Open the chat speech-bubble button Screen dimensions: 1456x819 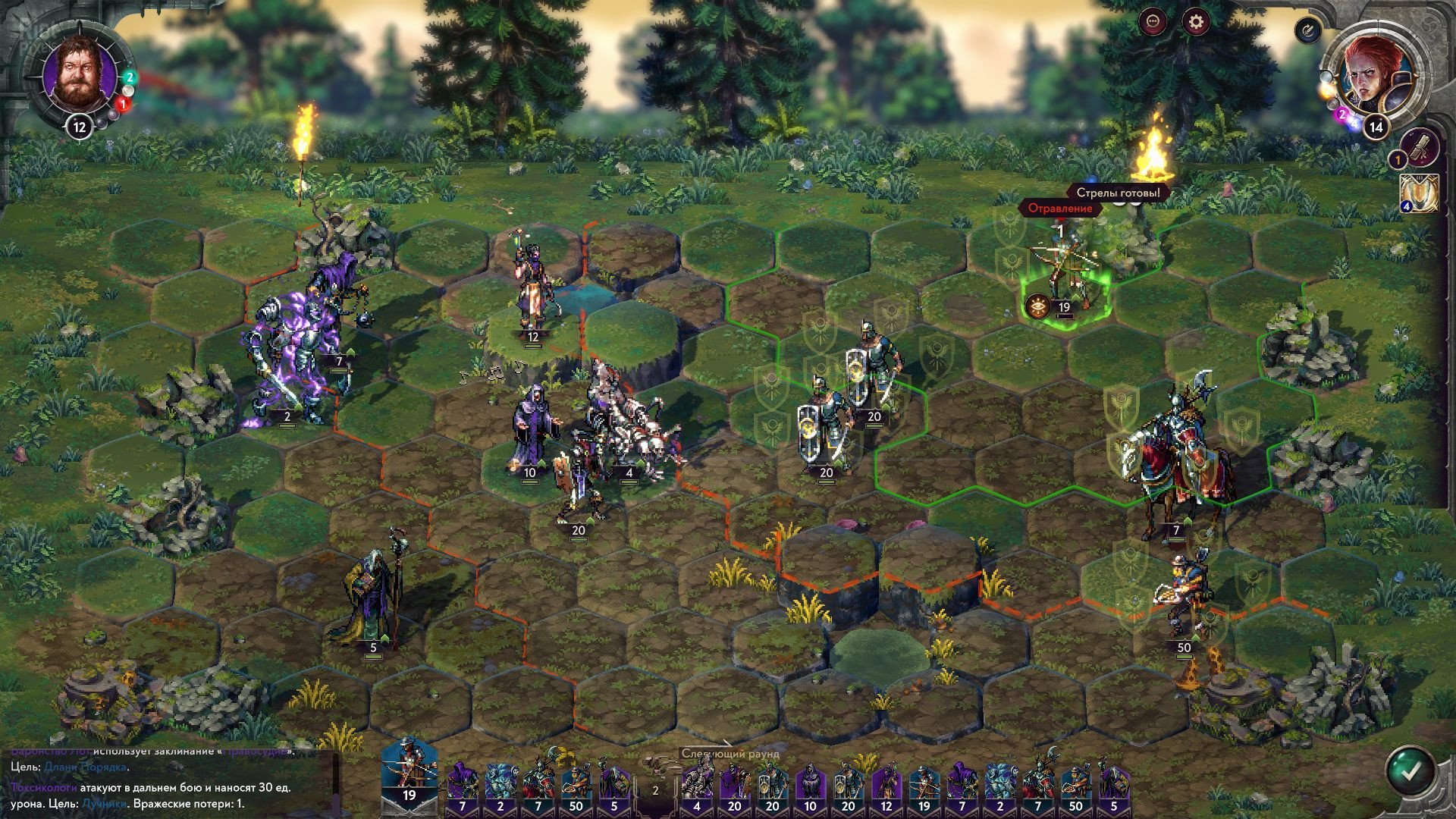pos(1153,22)
